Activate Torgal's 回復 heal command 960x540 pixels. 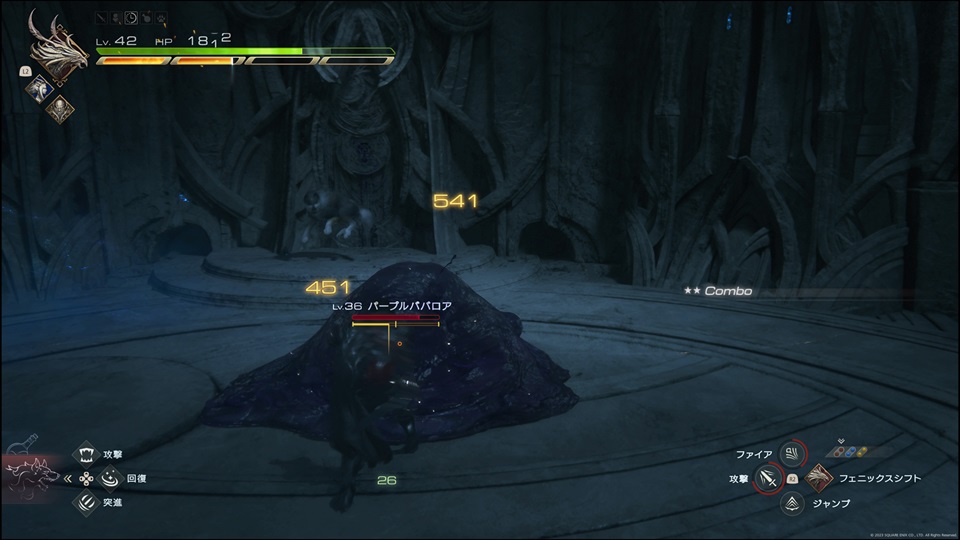coord(85,478)
